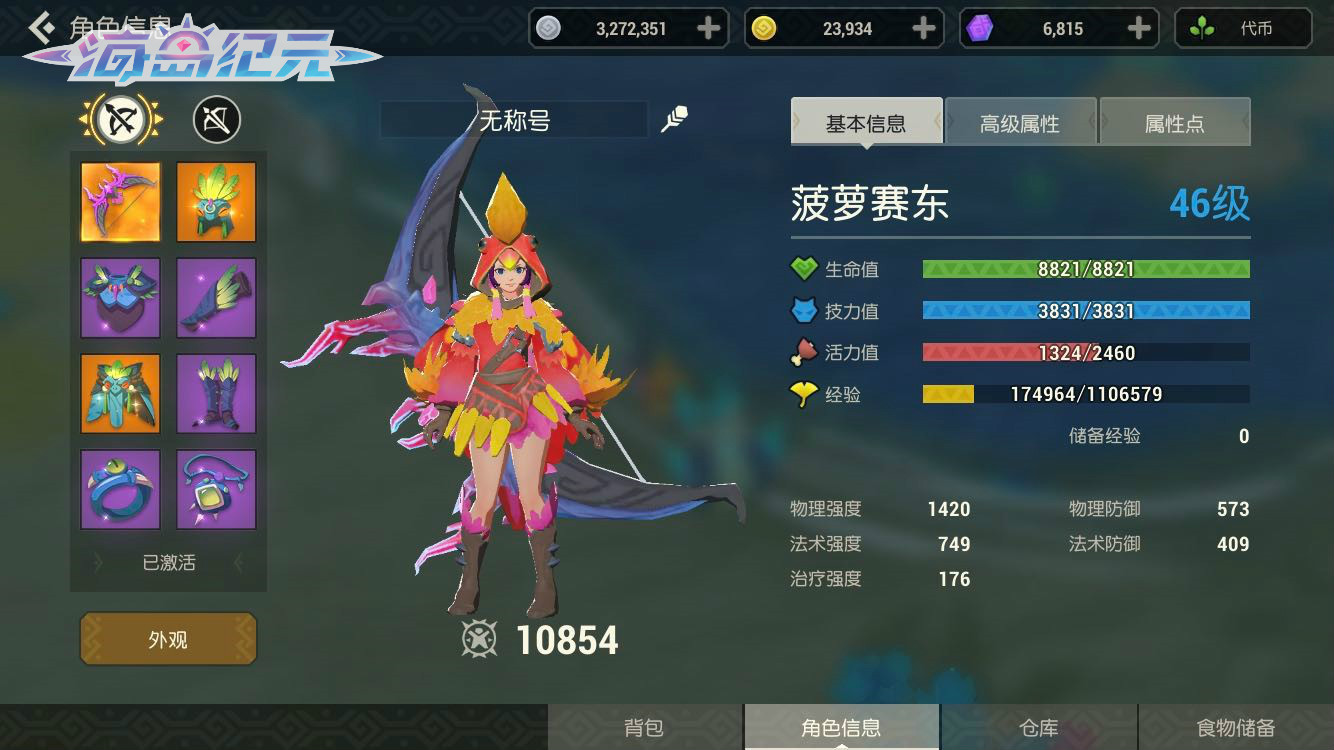Inspect the blue ring slot
The image size is (1334, 750).
pos(120,490)
